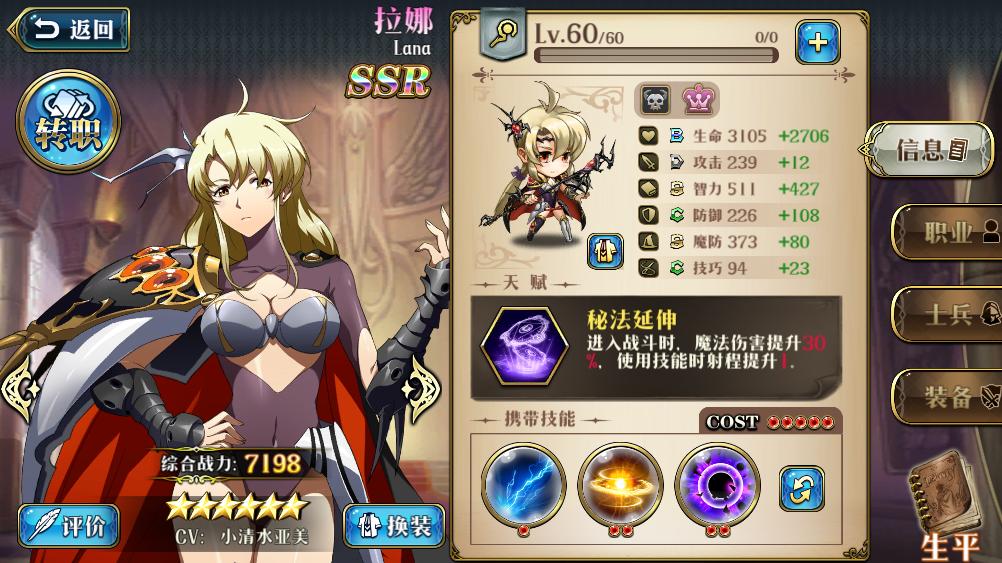Tap the 换装 costume change button
Screen dimensions: 1002x563
pos(393,525)
